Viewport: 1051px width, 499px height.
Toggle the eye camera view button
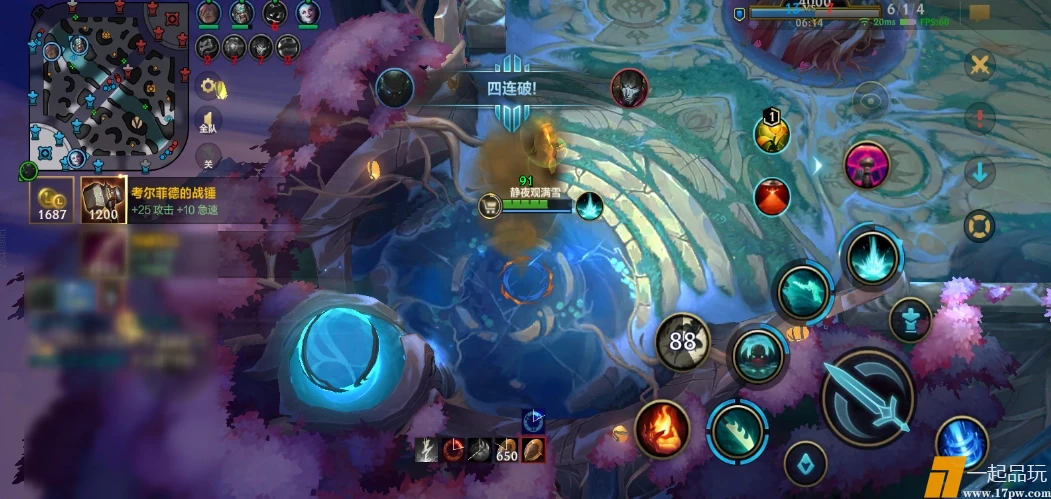[x=870, y=100]
